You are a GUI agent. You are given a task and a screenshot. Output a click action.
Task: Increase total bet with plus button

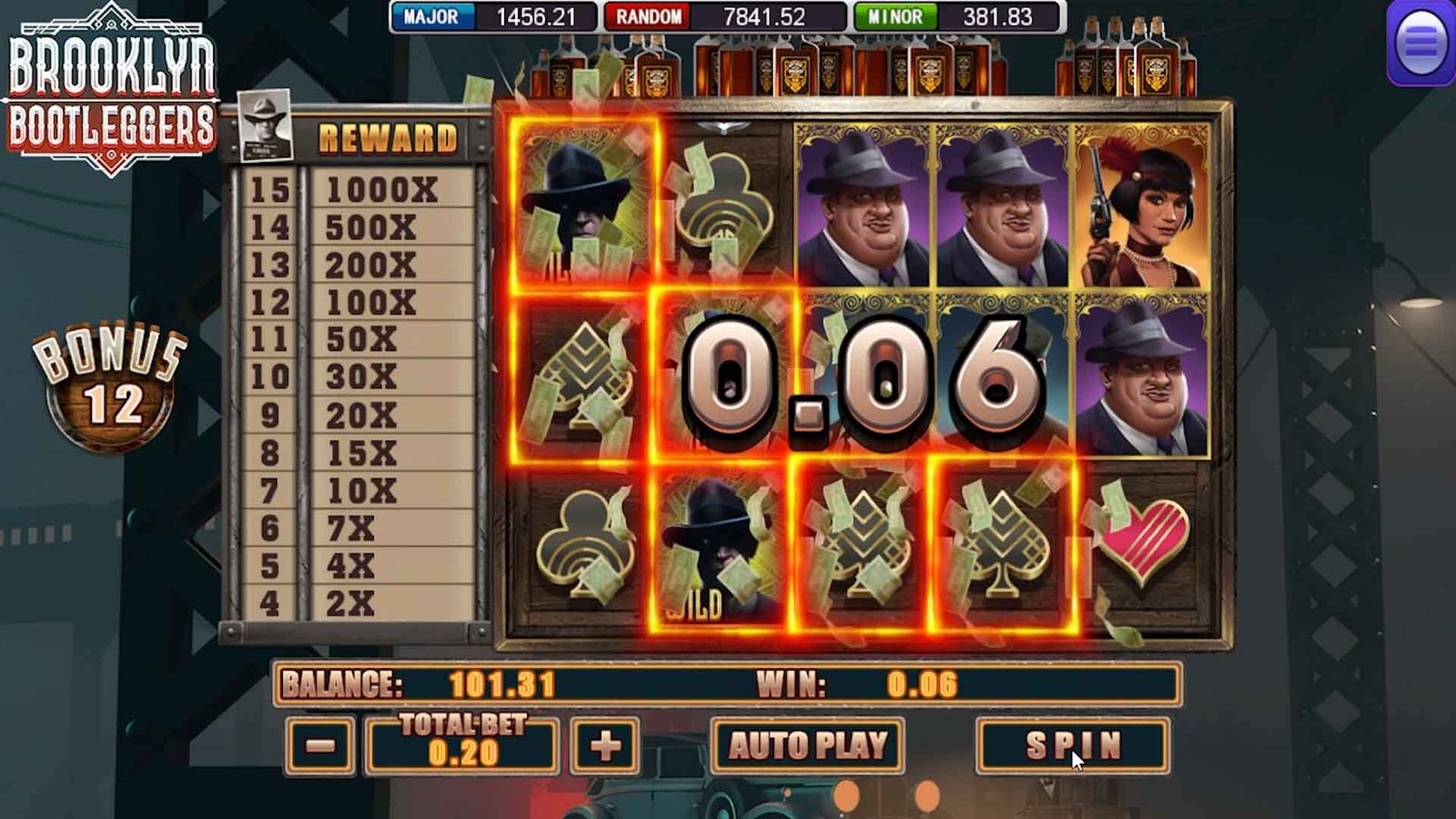tap(605, 746)
